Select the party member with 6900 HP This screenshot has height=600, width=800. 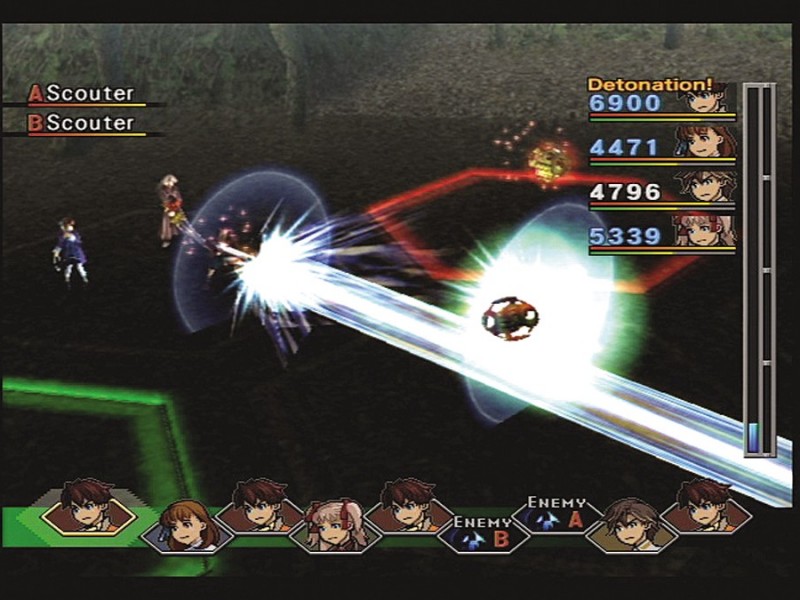(x=662, y=102)
